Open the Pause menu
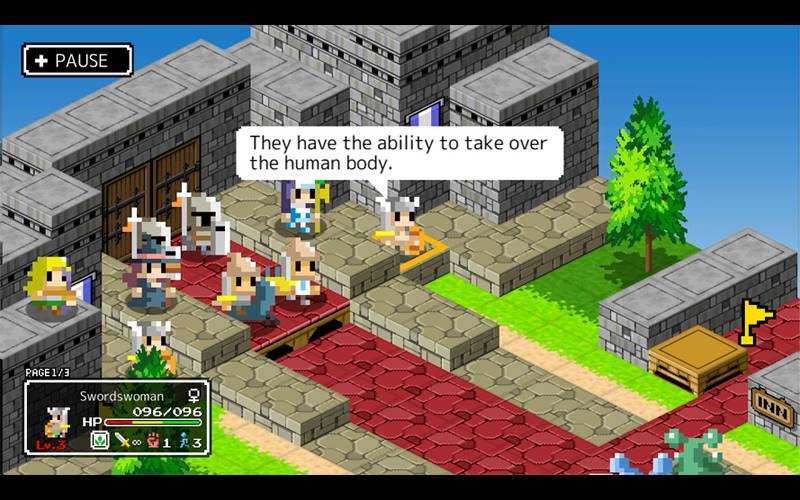 click(78, 61)
